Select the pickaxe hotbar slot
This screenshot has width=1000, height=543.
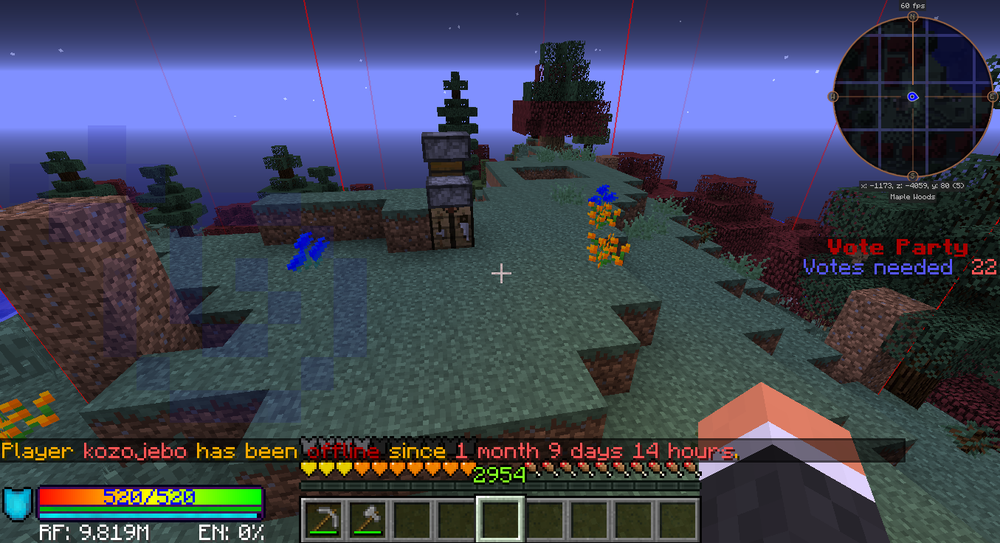(324, 519)
